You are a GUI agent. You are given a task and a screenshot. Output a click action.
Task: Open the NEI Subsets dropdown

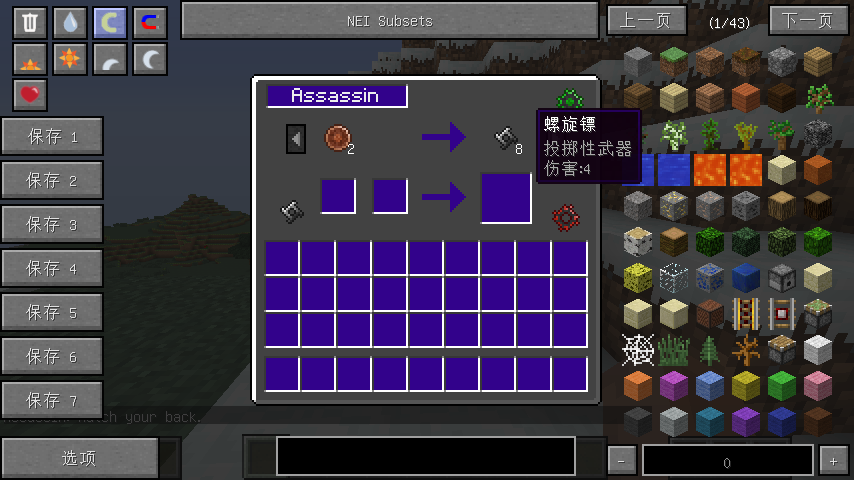point(389,20)
